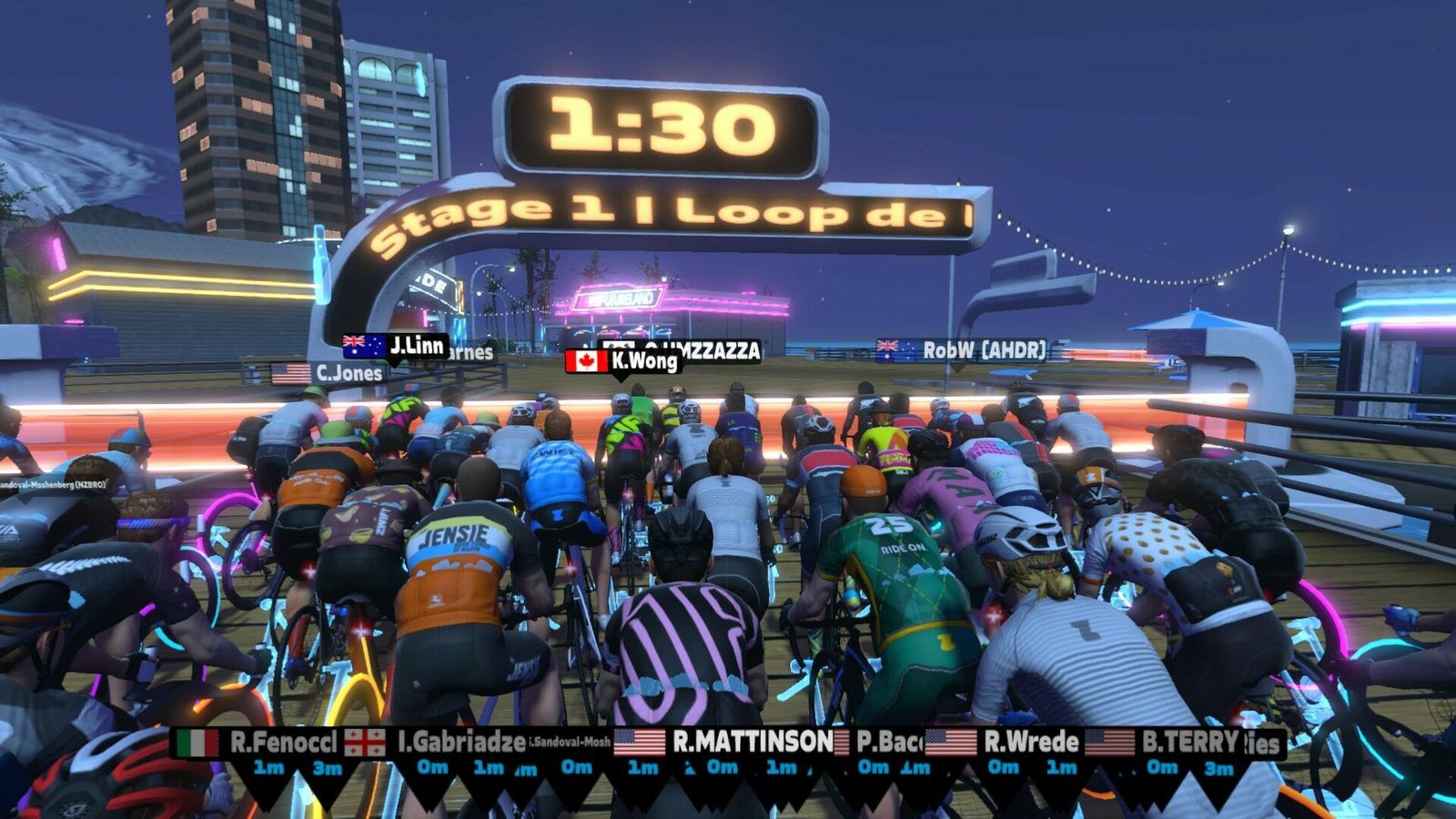This screenshot has width=1456, height=819.
Task: Select the I.Gabriadze rider label
Action: [439, 743]
